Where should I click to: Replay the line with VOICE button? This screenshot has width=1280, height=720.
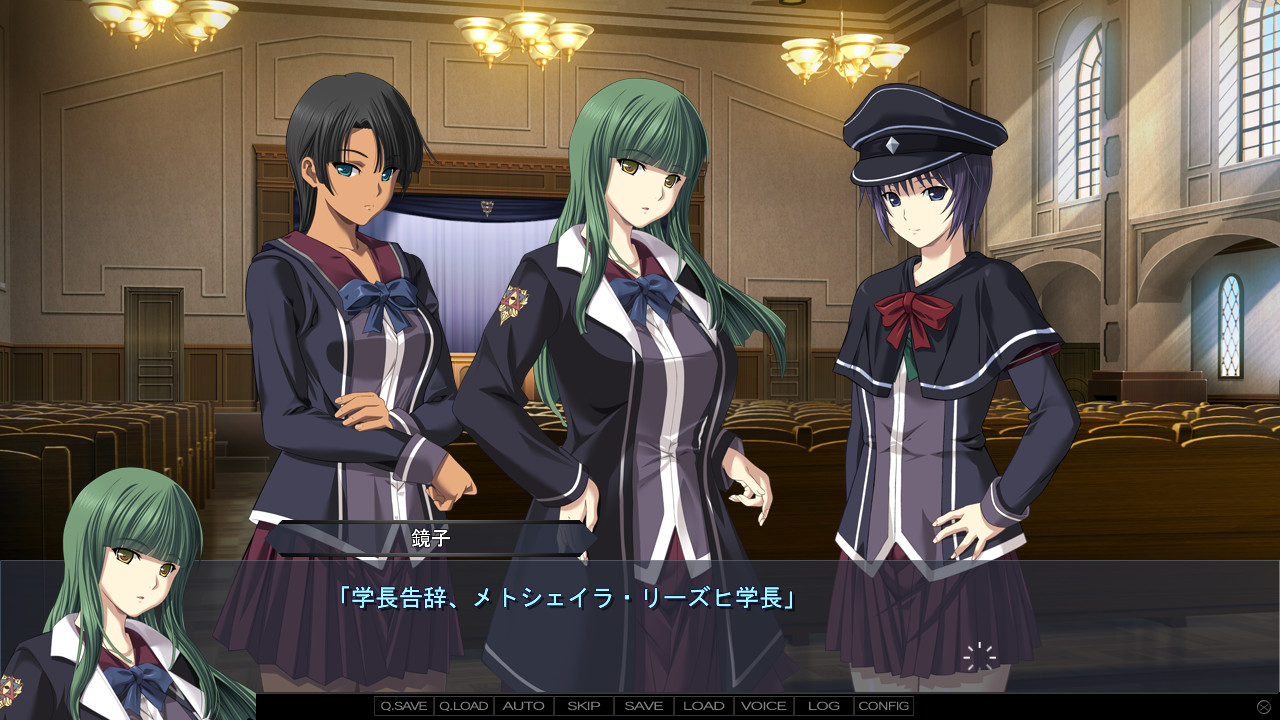[764, 706]
